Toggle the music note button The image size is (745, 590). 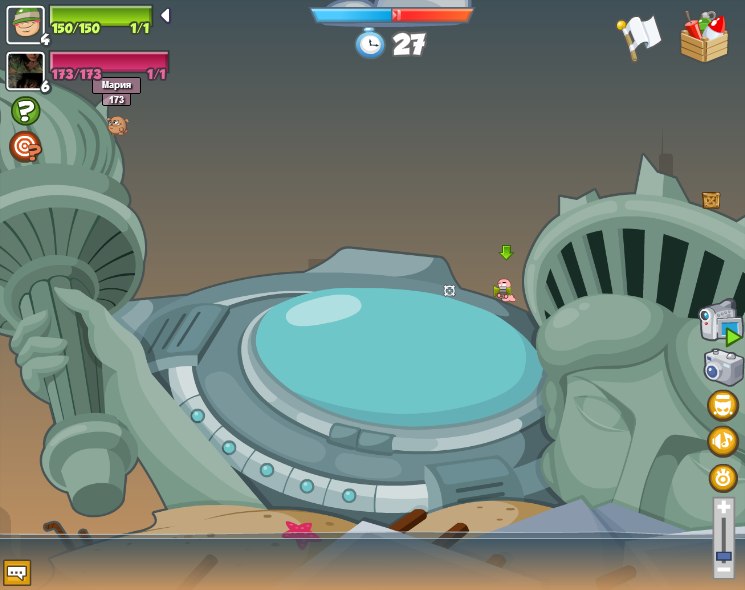(x=723, y=441)
